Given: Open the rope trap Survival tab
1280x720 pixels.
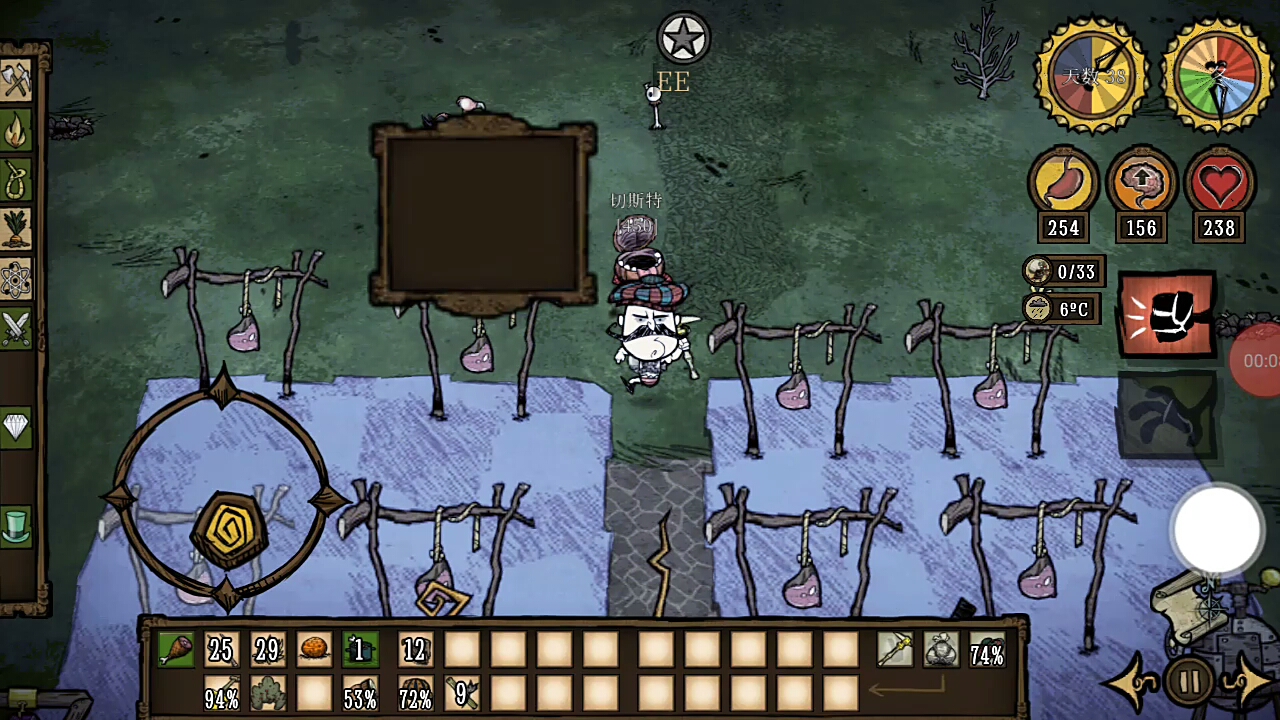Looking at the screenshot, I should pos(17,181).
